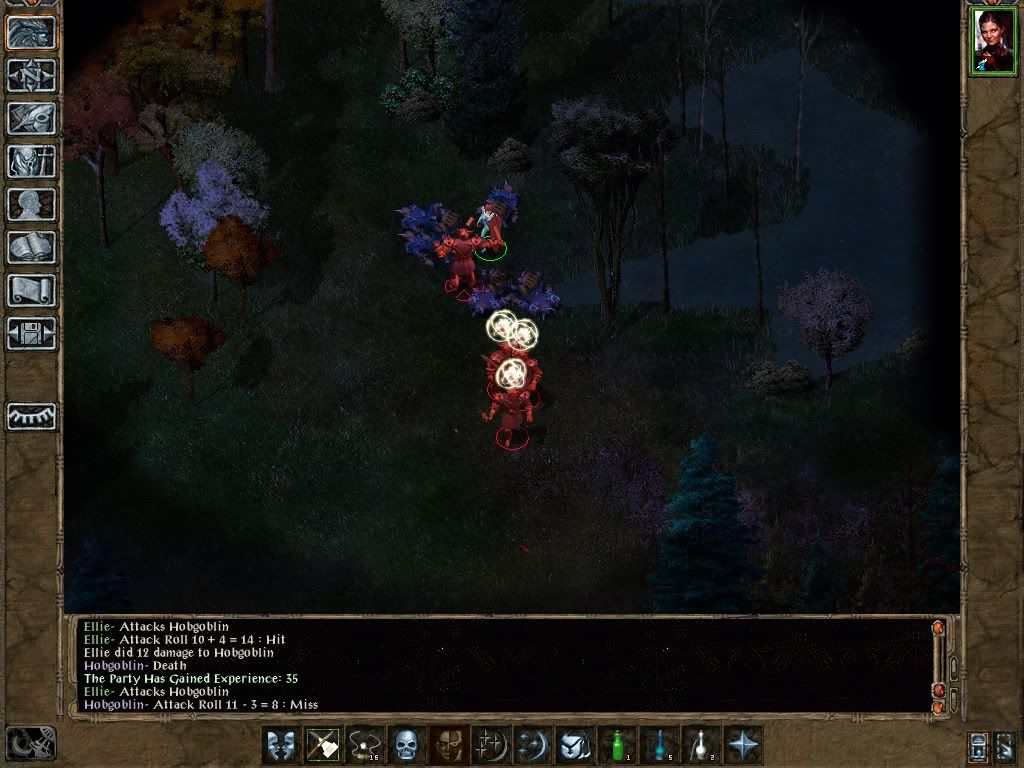Activate the skull ability icon
This screenshot has height=768, width=1024.
pos(405,745)
